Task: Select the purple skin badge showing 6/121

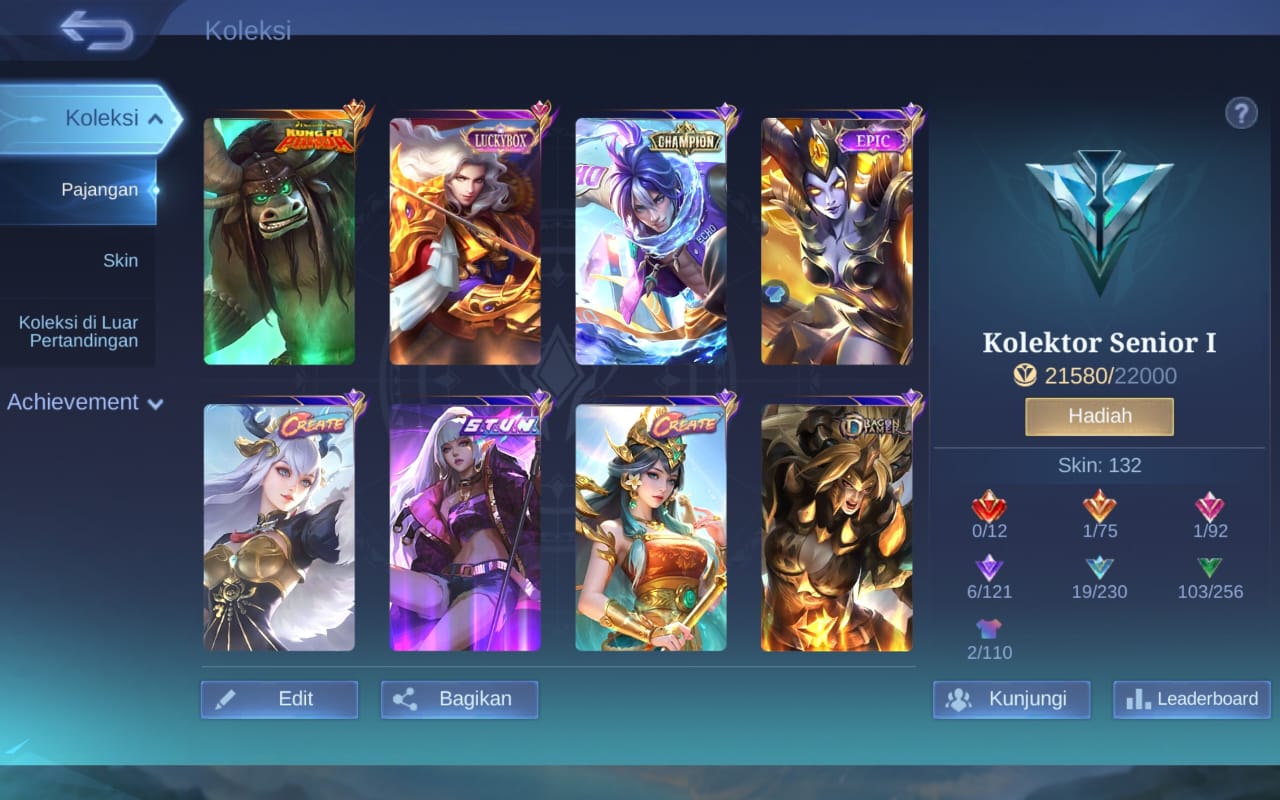Action: [989, 570]
